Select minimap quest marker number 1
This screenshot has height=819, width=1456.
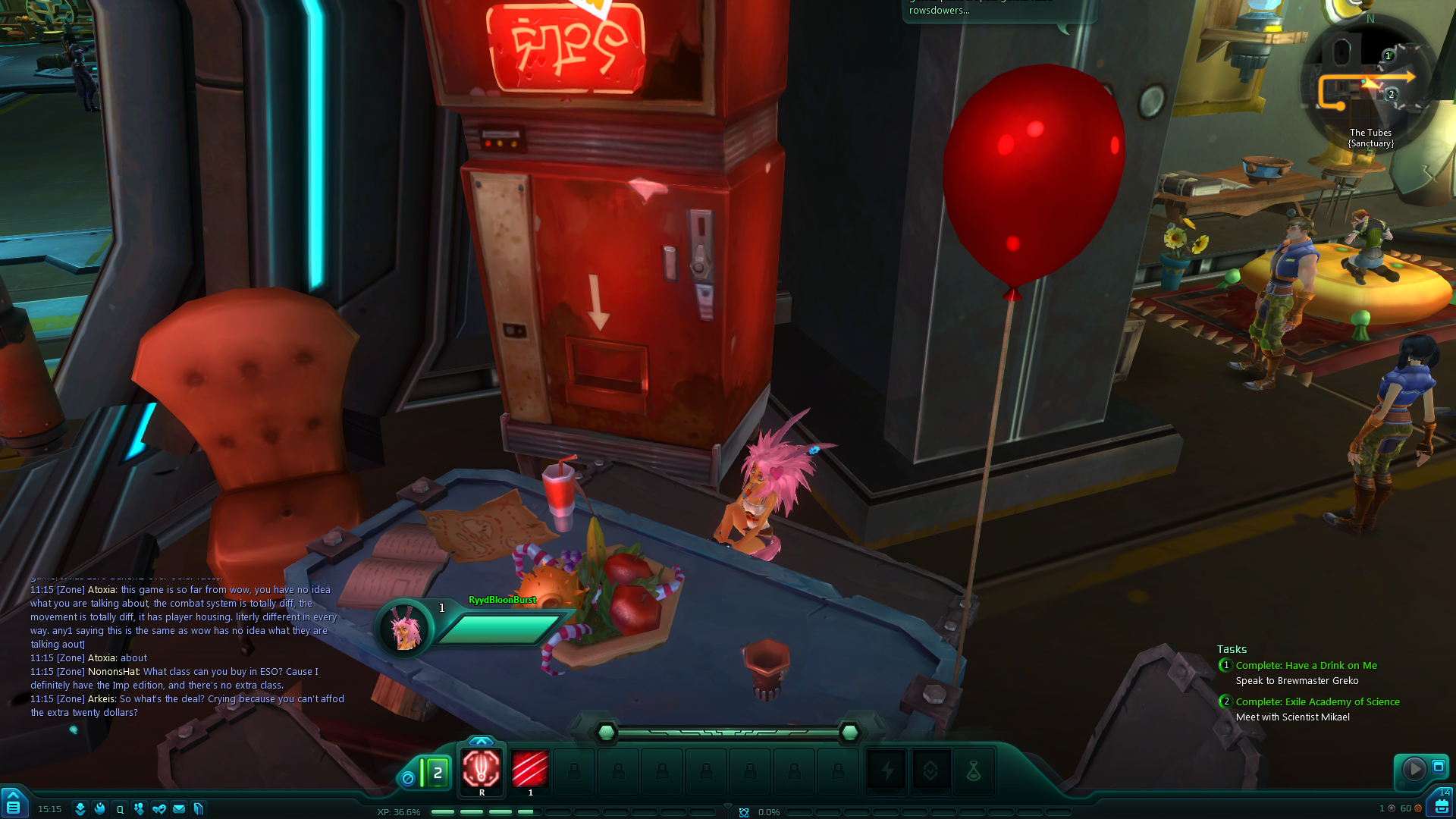click(x=1389, y=55)
